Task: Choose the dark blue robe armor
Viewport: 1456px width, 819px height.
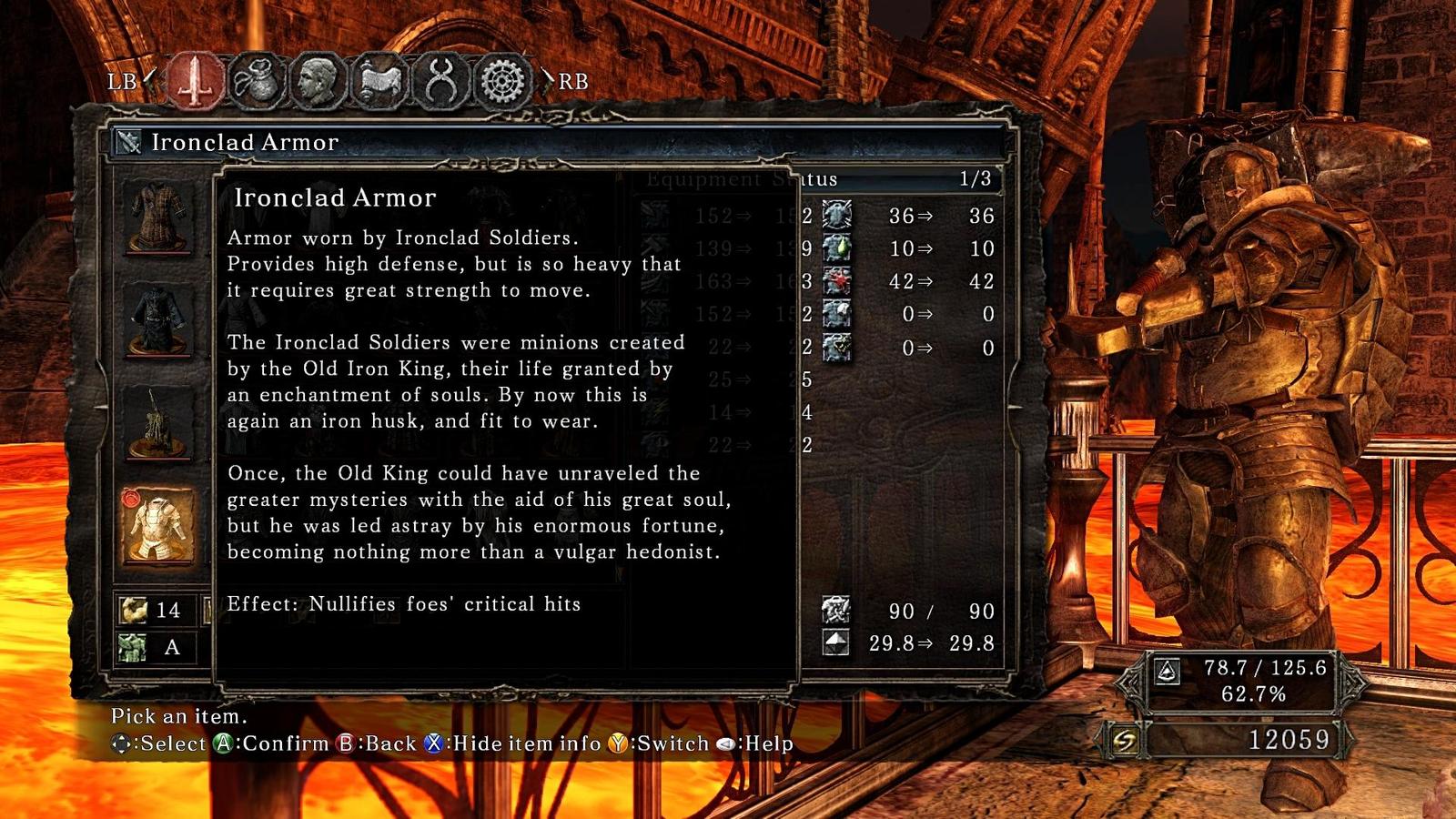Action: [159, 320]
